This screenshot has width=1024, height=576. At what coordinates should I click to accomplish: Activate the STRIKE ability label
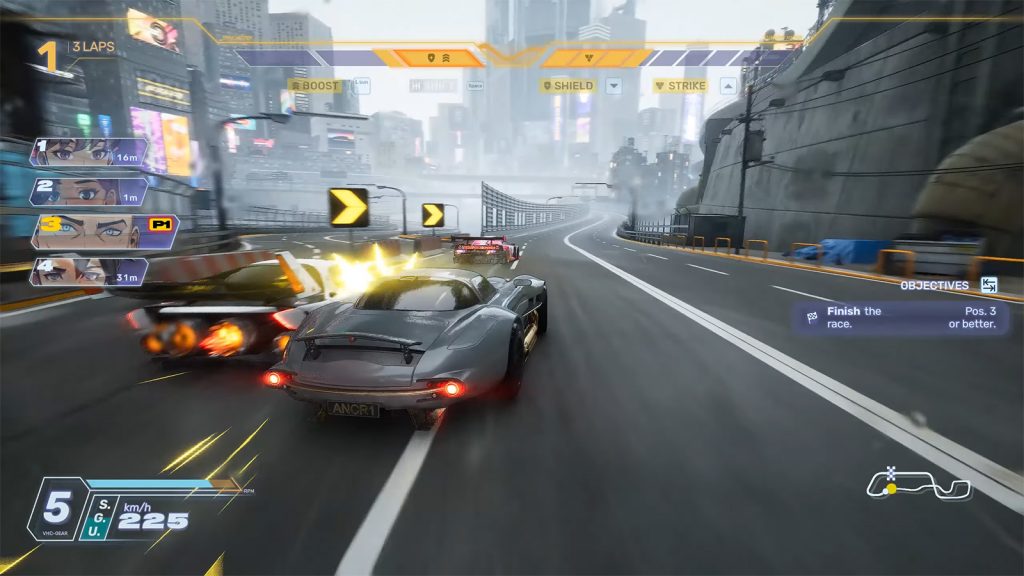coord(681,86)
